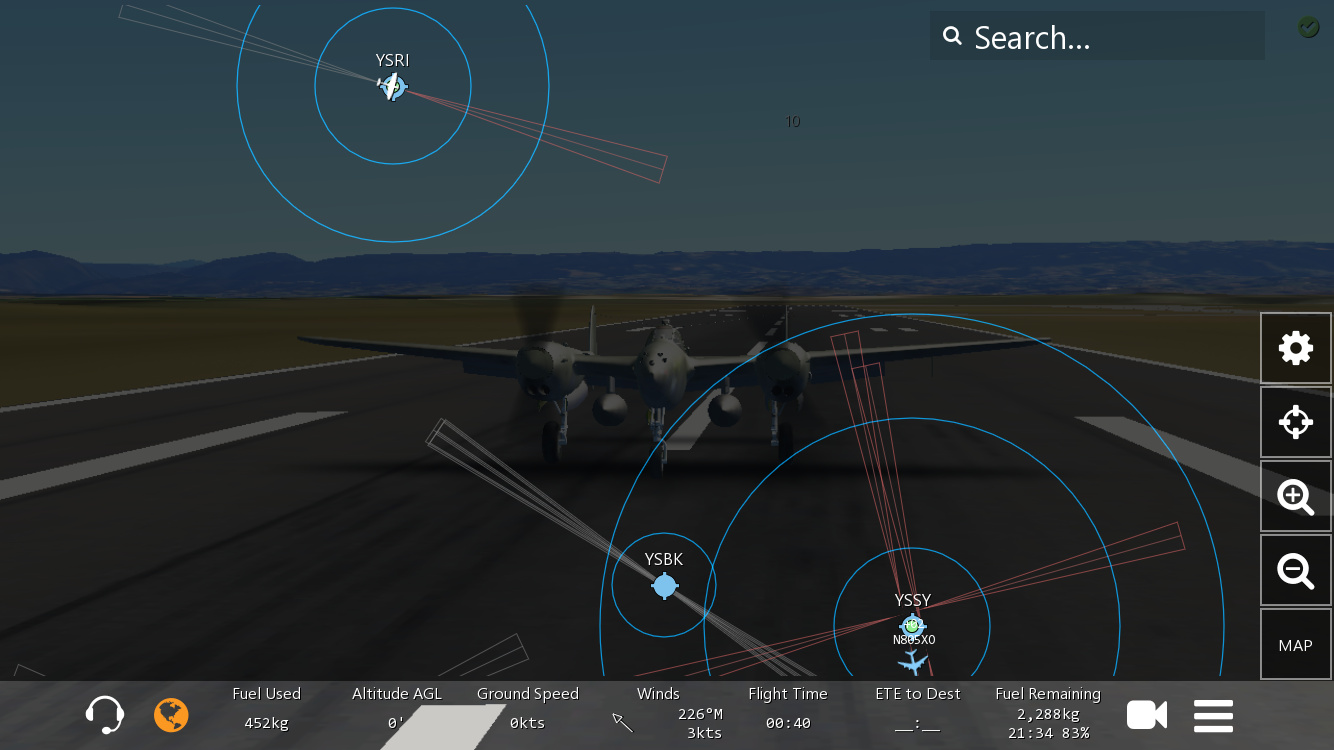
Task: Zoom in on the map
Action: (1295, 496)
